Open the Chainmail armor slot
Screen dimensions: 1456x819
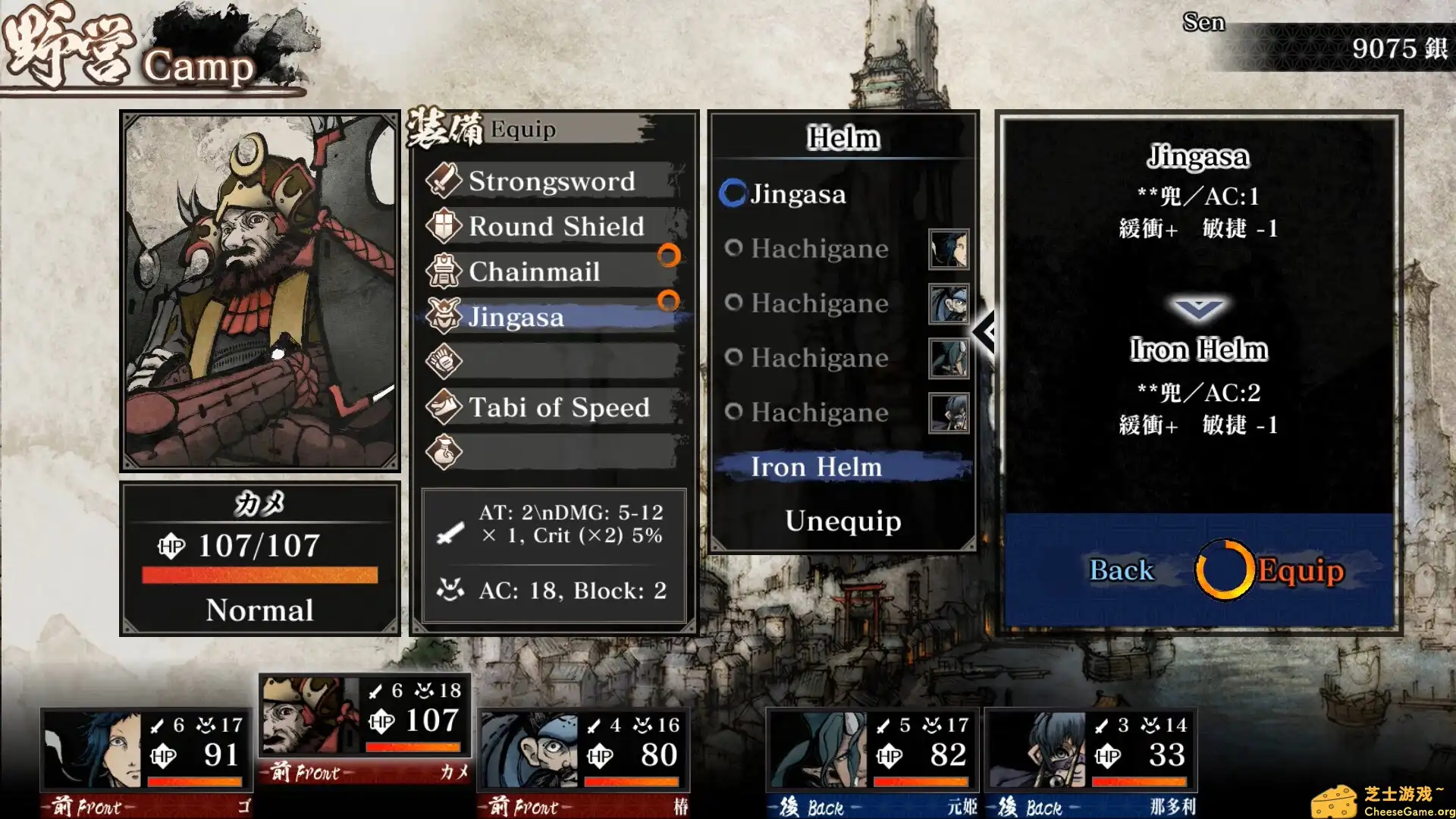point(534,271)
